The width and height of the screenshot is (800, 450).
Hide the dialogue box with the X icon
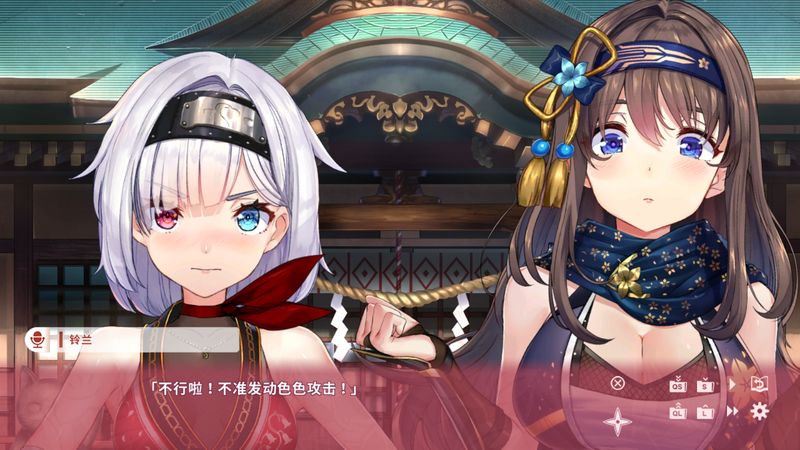pos(617,382)
